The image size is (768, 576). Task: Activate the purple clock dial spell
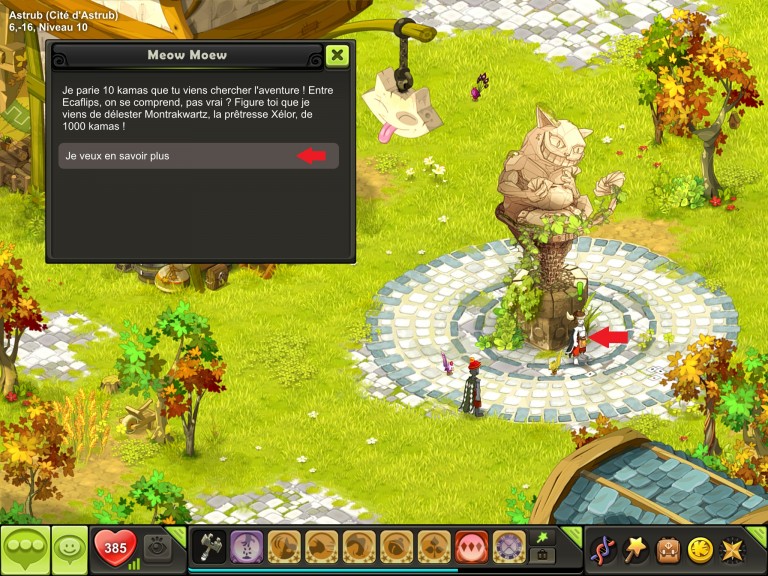click(x=510, y=547)
